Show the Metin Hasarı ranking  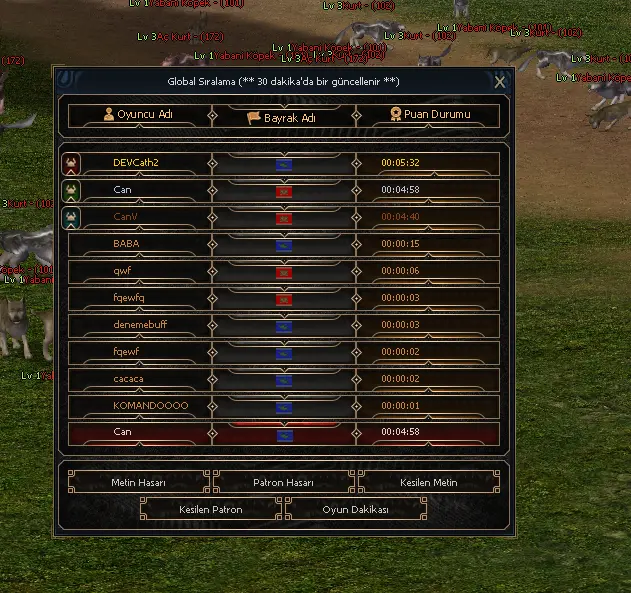point(139,483)
